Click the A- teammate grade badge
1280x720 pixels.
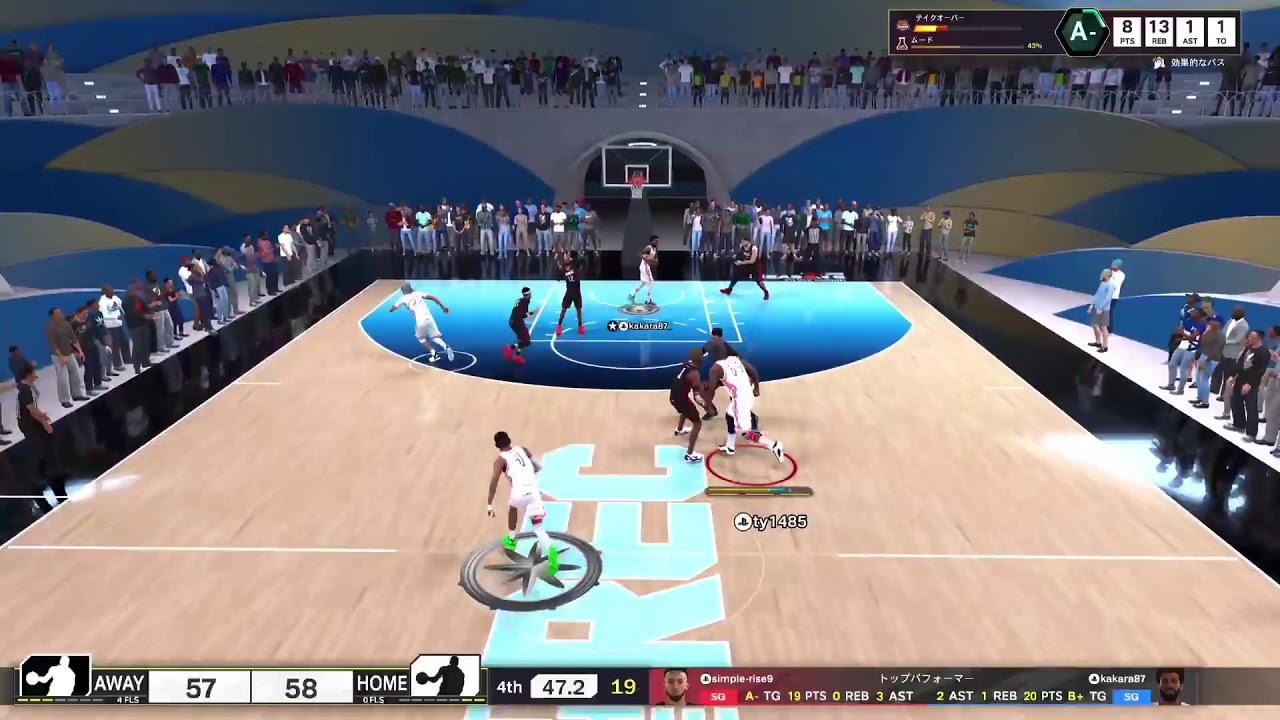[x=1082, y=32]
